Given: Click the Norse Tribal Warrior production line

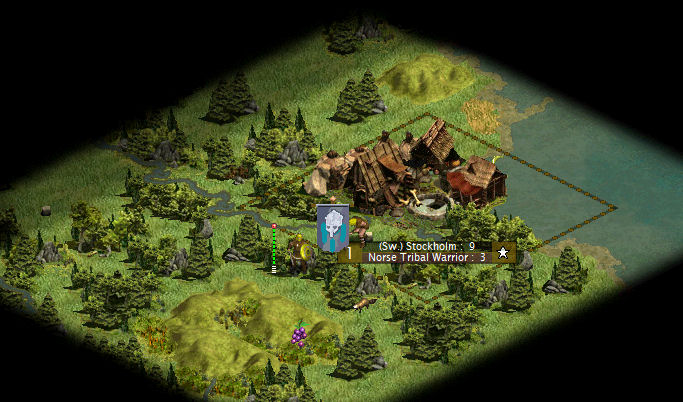Looking at the screenshot, I should [426, 257].
